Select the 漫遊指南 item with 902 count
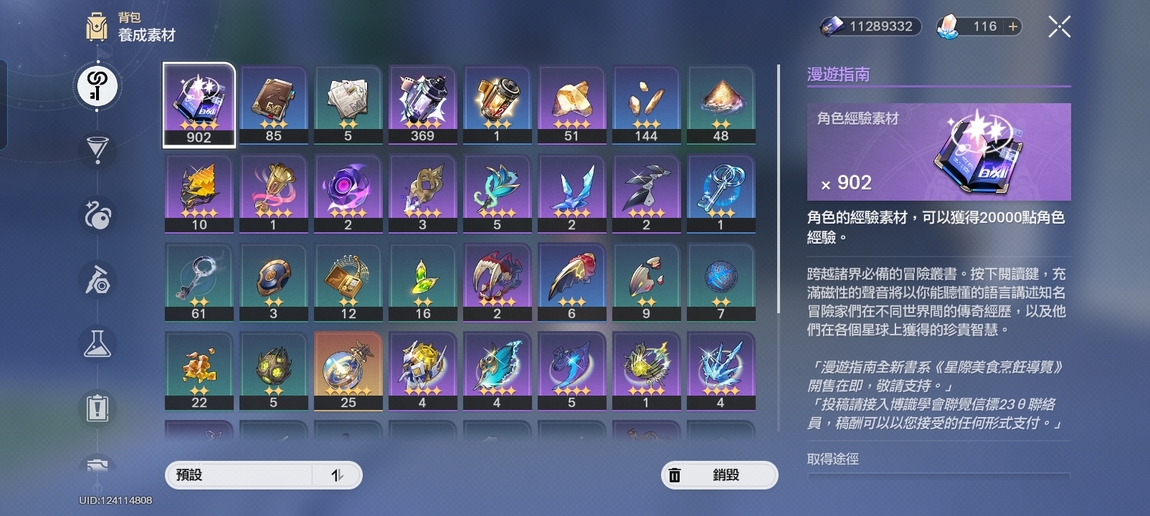This screenshot has height=516, width=1150. click(x=199, y=105)
